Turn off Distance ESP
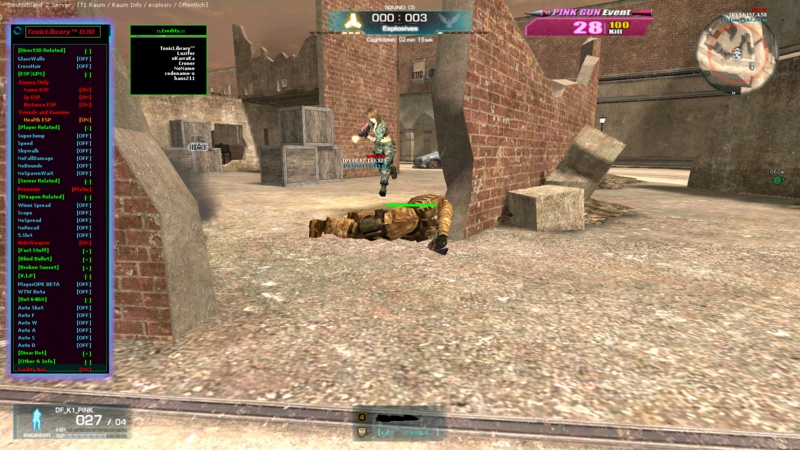The height and width of the screenshot is (450, 800). pos(85,104)
